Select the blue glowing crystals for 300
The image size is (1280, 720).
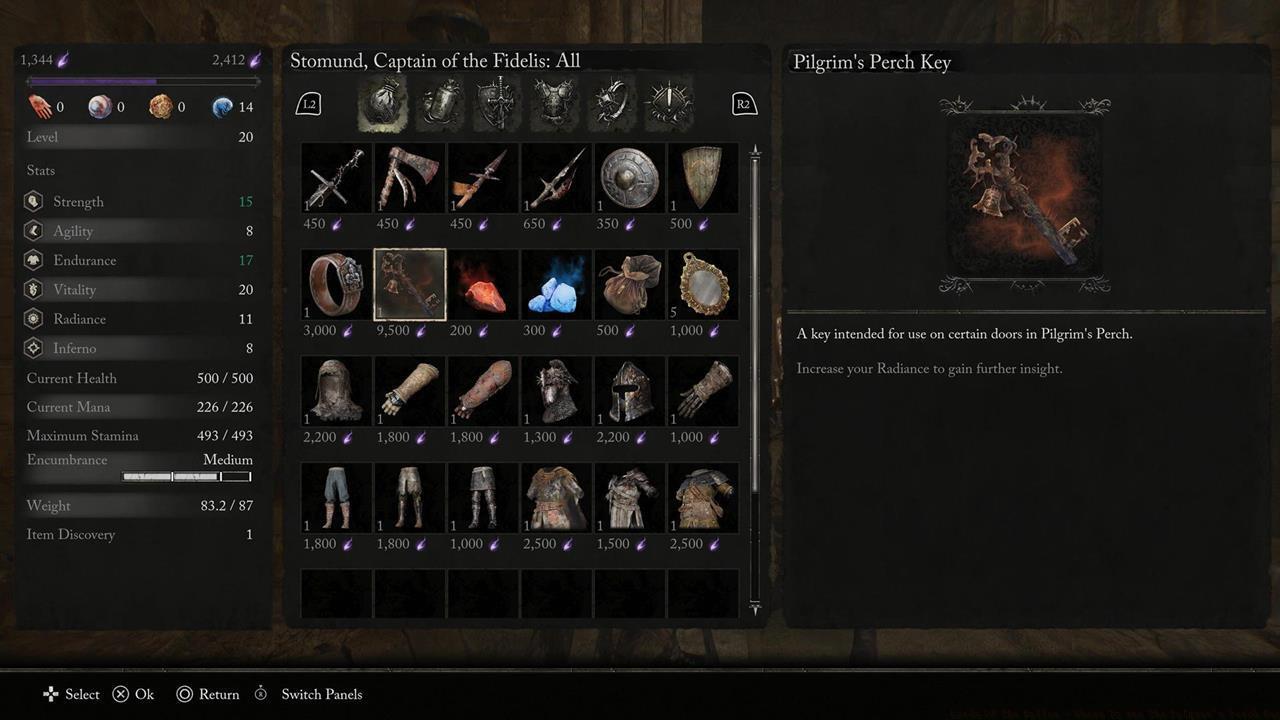point(557,285)
